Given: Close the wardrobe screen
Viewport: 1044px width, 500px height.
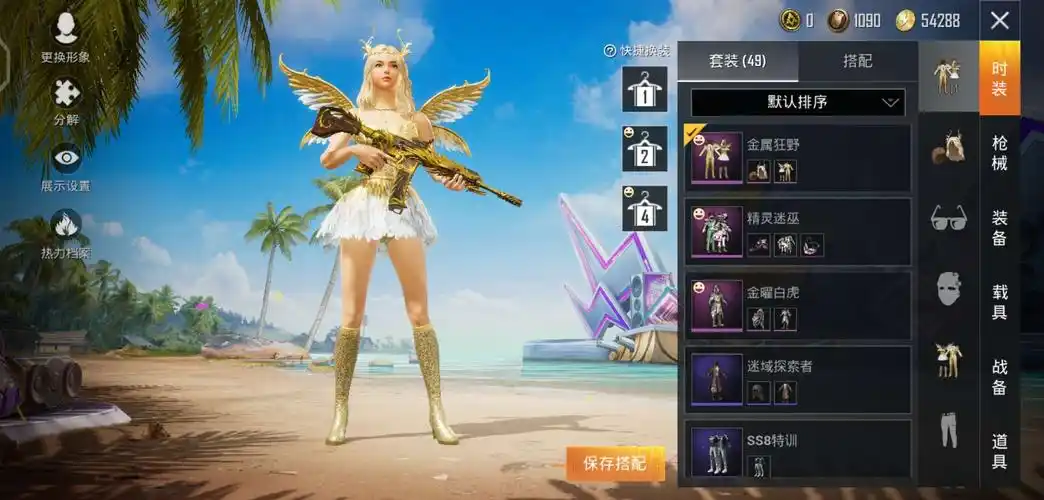Looking at the screenshot, I should pos(999,20).
